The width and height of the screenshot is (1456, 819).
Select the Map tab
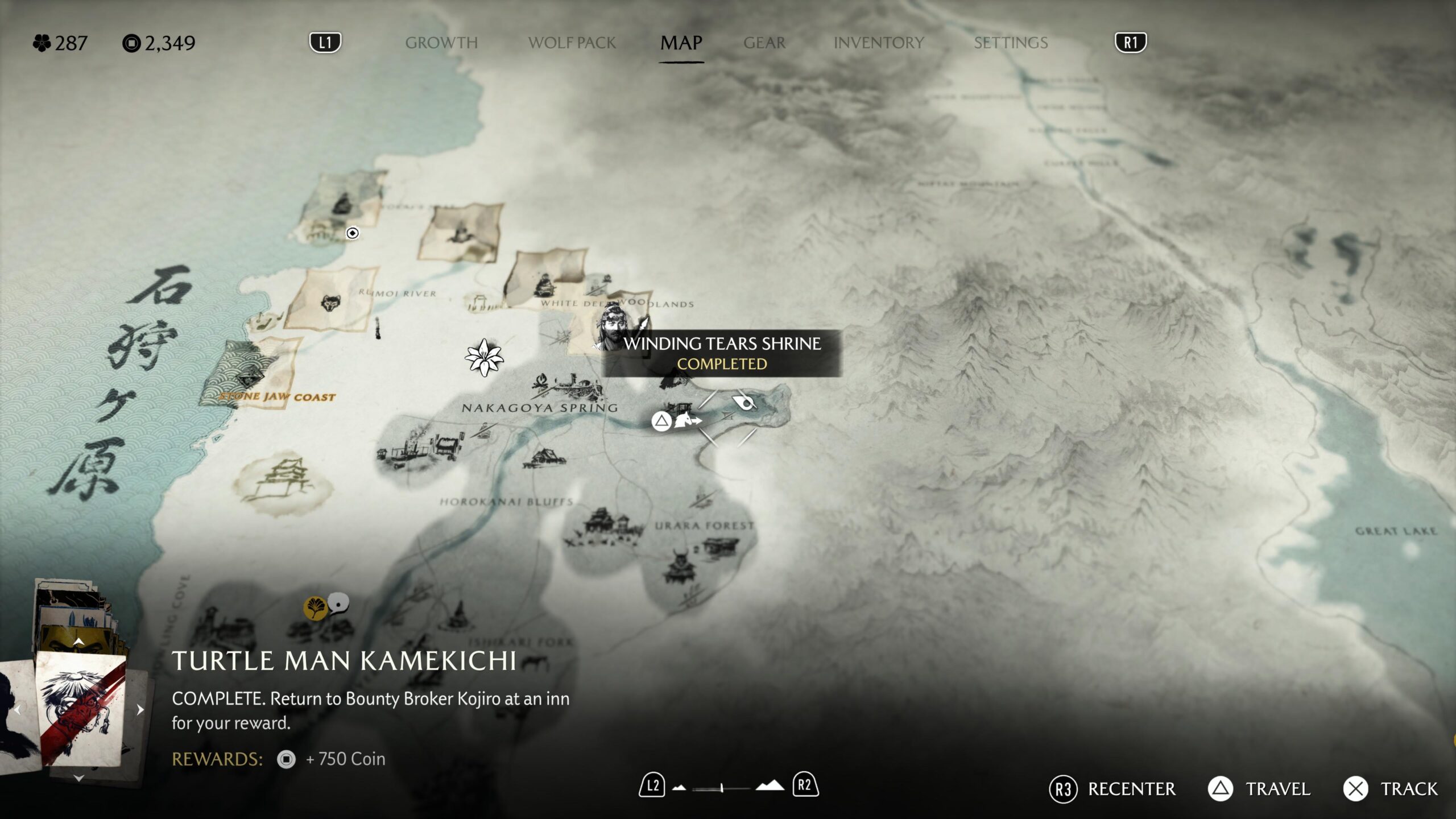(681, 43)
